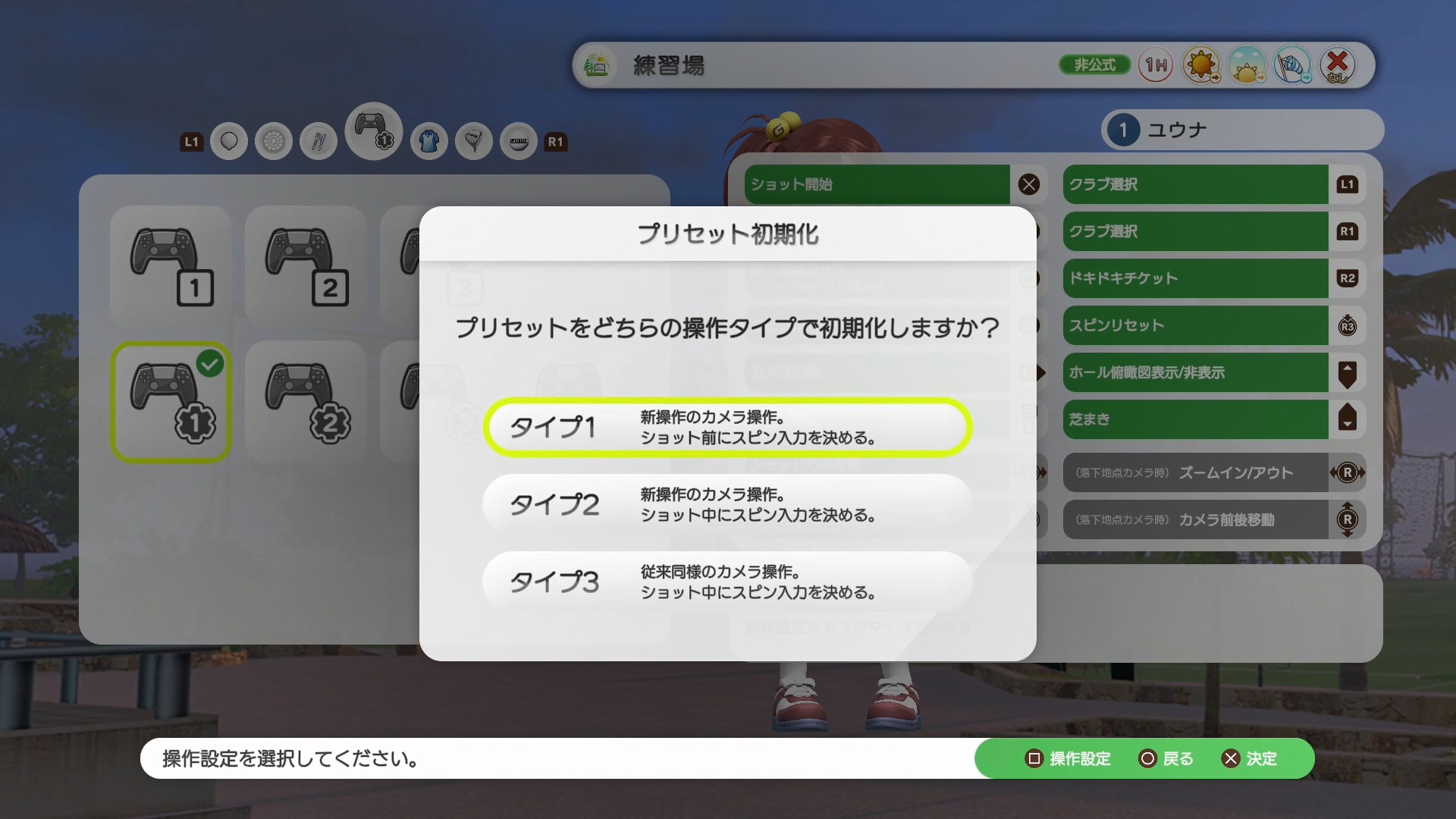
Task: Click the windsock wind setting icon
Action: click(1293, 65)
